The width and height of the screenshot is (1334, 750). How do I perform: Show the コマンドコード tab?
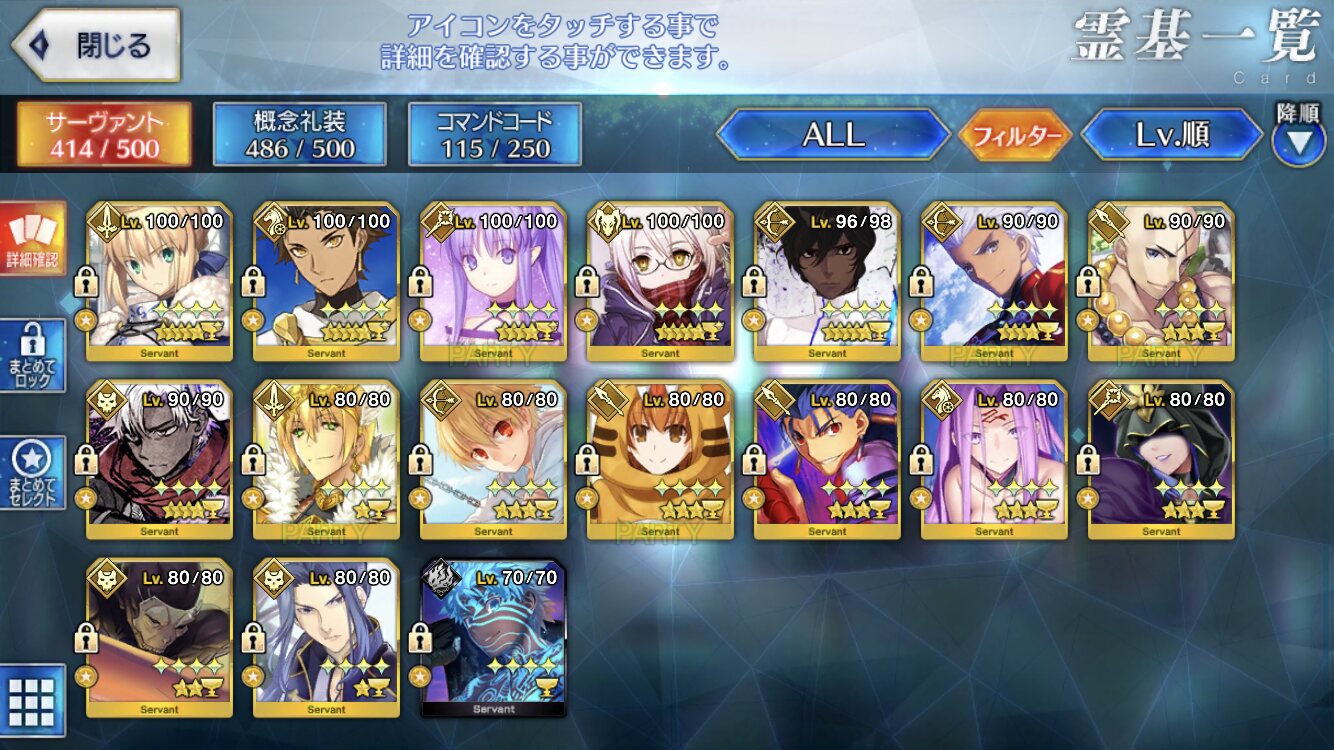point(495,135)
